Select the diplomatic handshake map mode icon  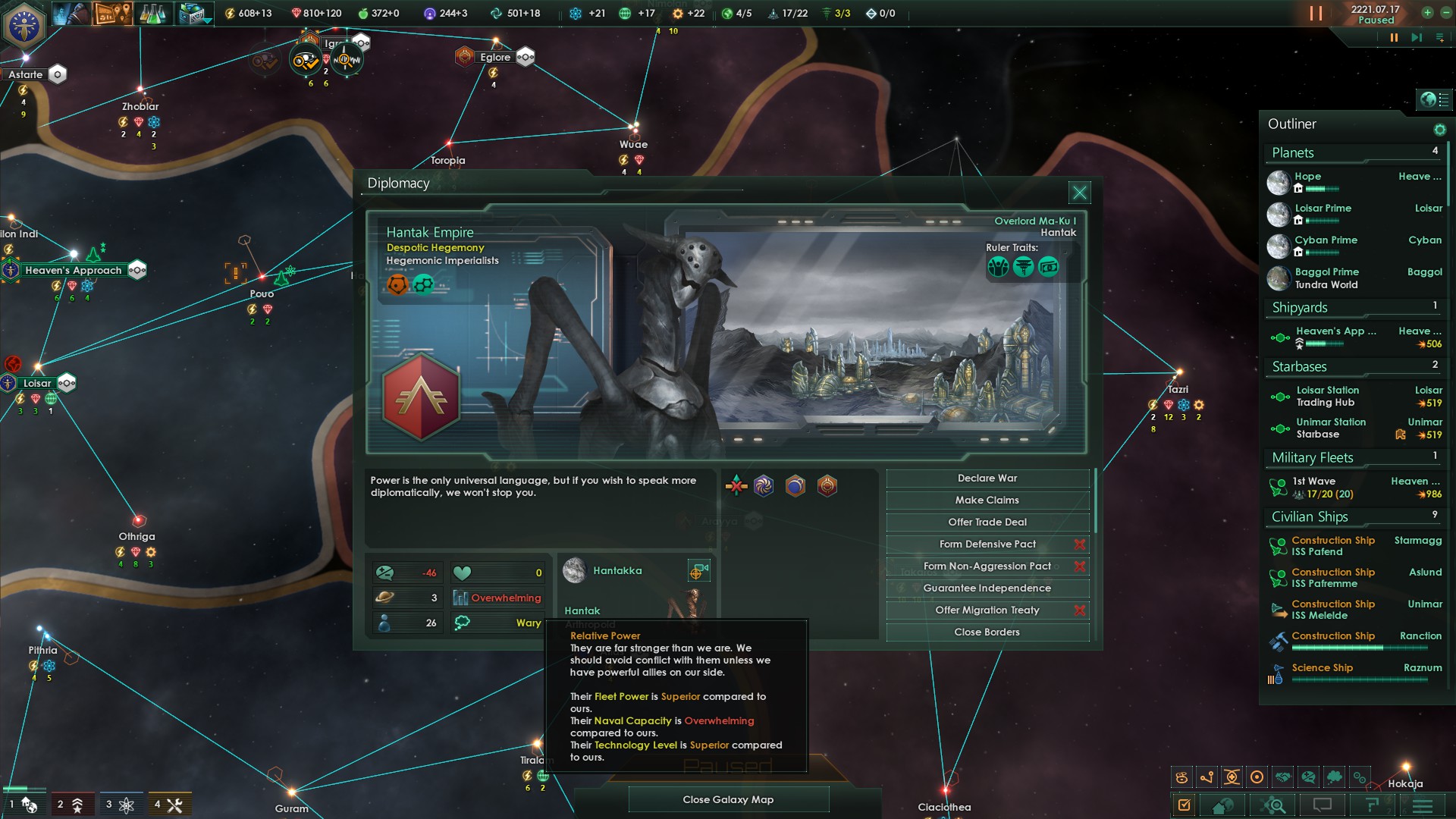coord(1284,777)
